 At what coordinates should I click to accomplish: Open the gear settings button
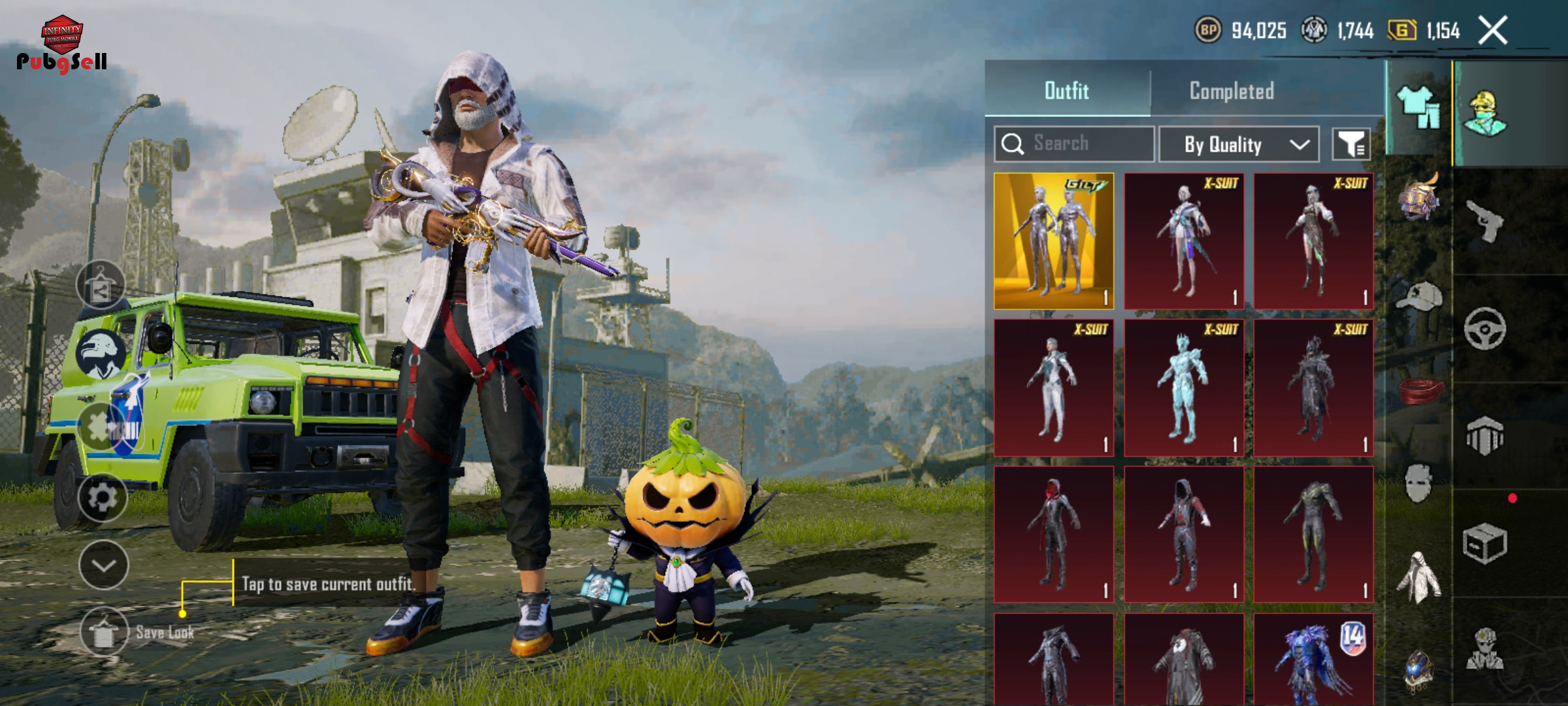(103, 498)
